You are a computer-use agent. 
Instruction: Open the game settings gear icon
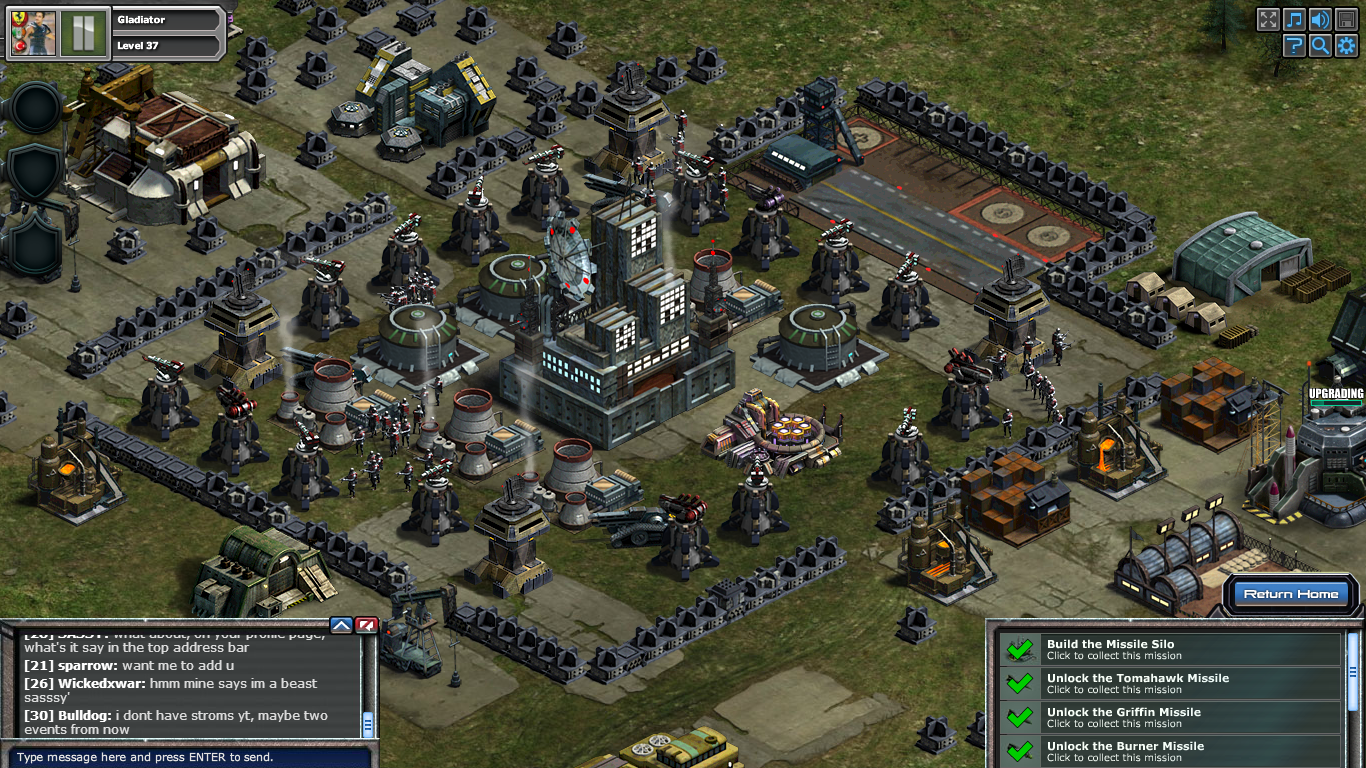[1347, 45]
